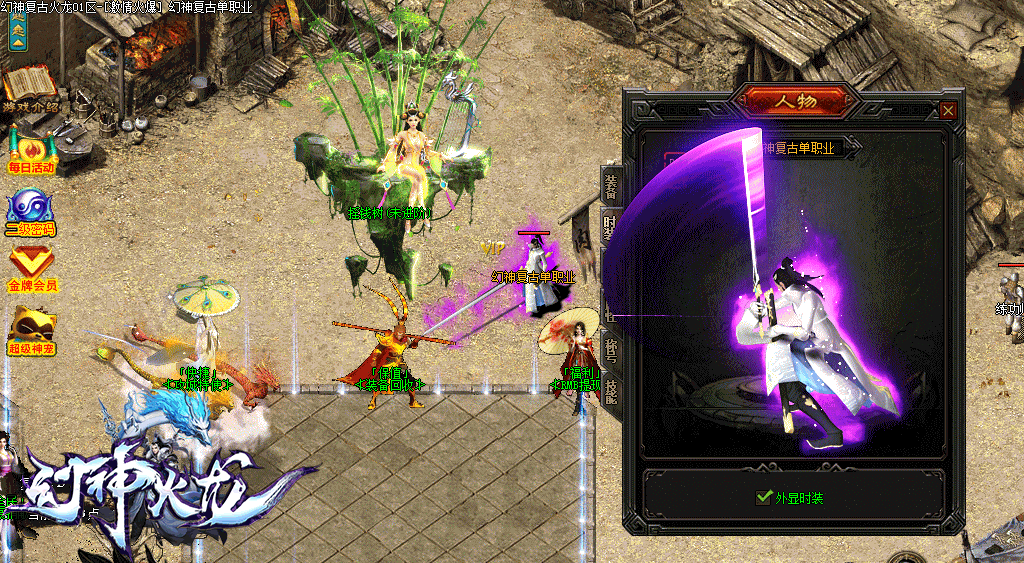The image size is (1024, 563).
Task: Open the 游戏介绍 game guide book
Action: pyautogui.click(x=30, y=88)
